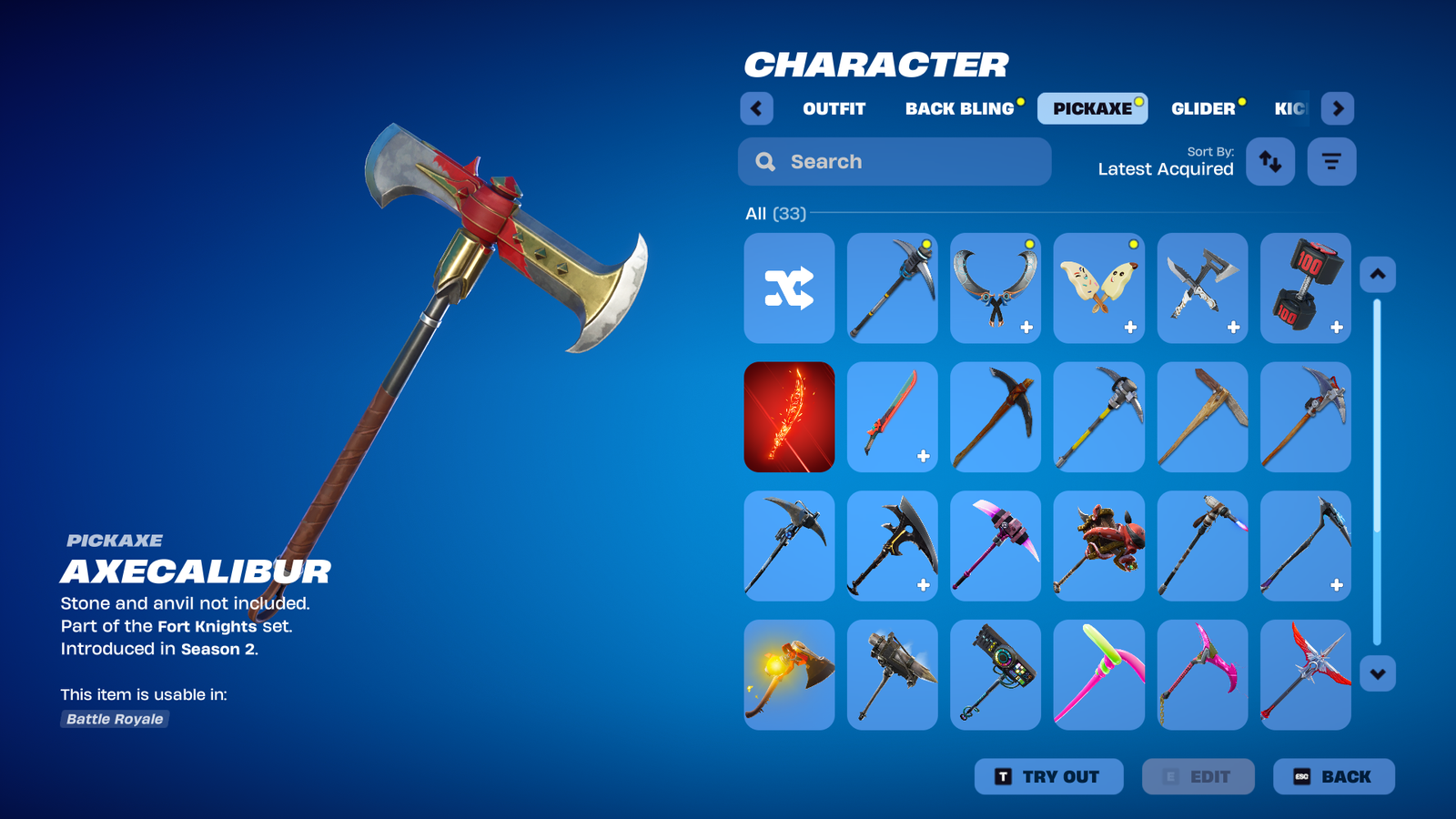Click the scroll down arrow button
Viewport: 1456px width, 819px height.
[x=1377, y=674]
